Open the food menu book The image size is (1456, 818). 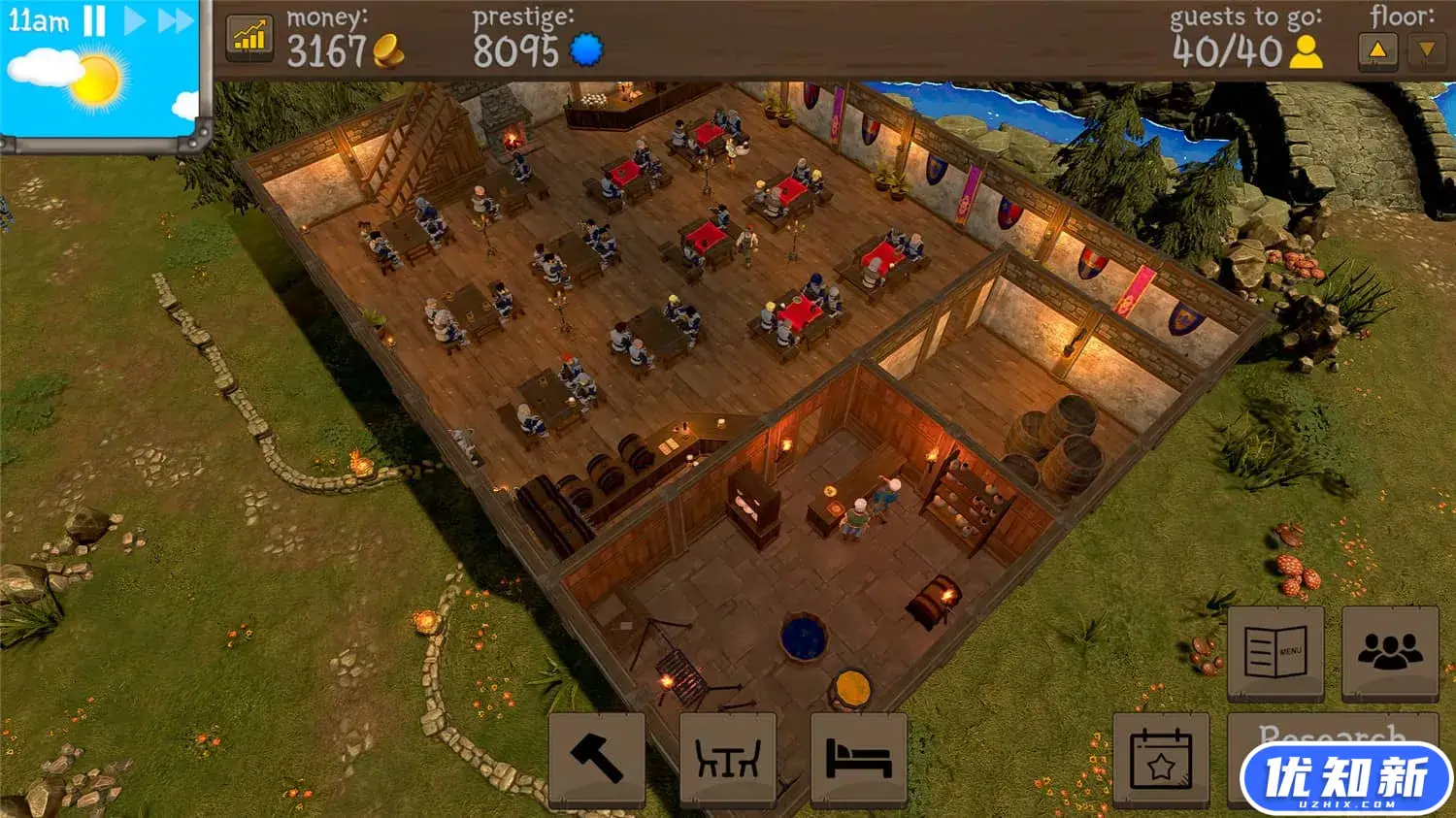coord(1275,652)
